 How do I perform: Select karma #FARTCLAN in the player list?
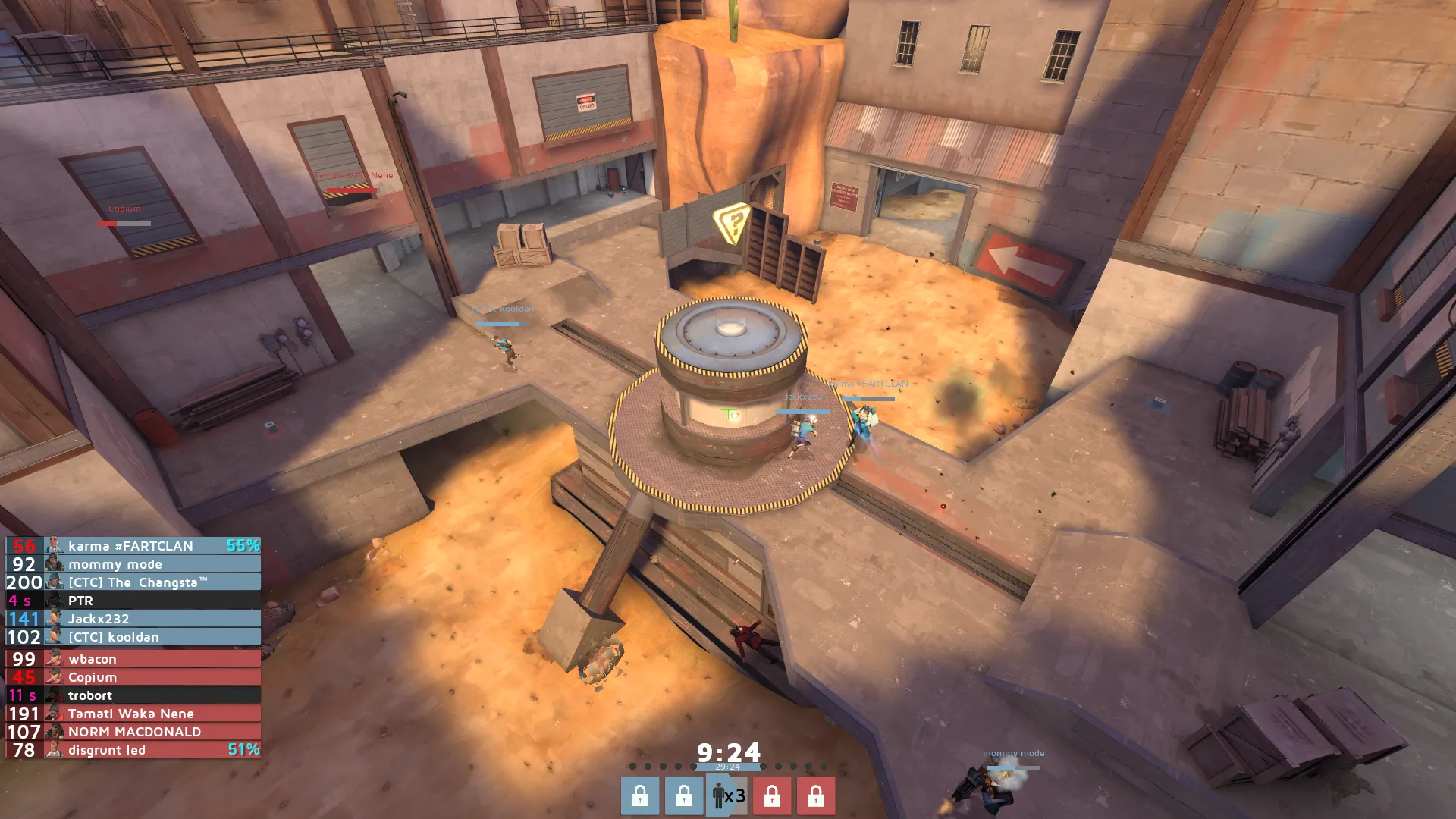133,546
